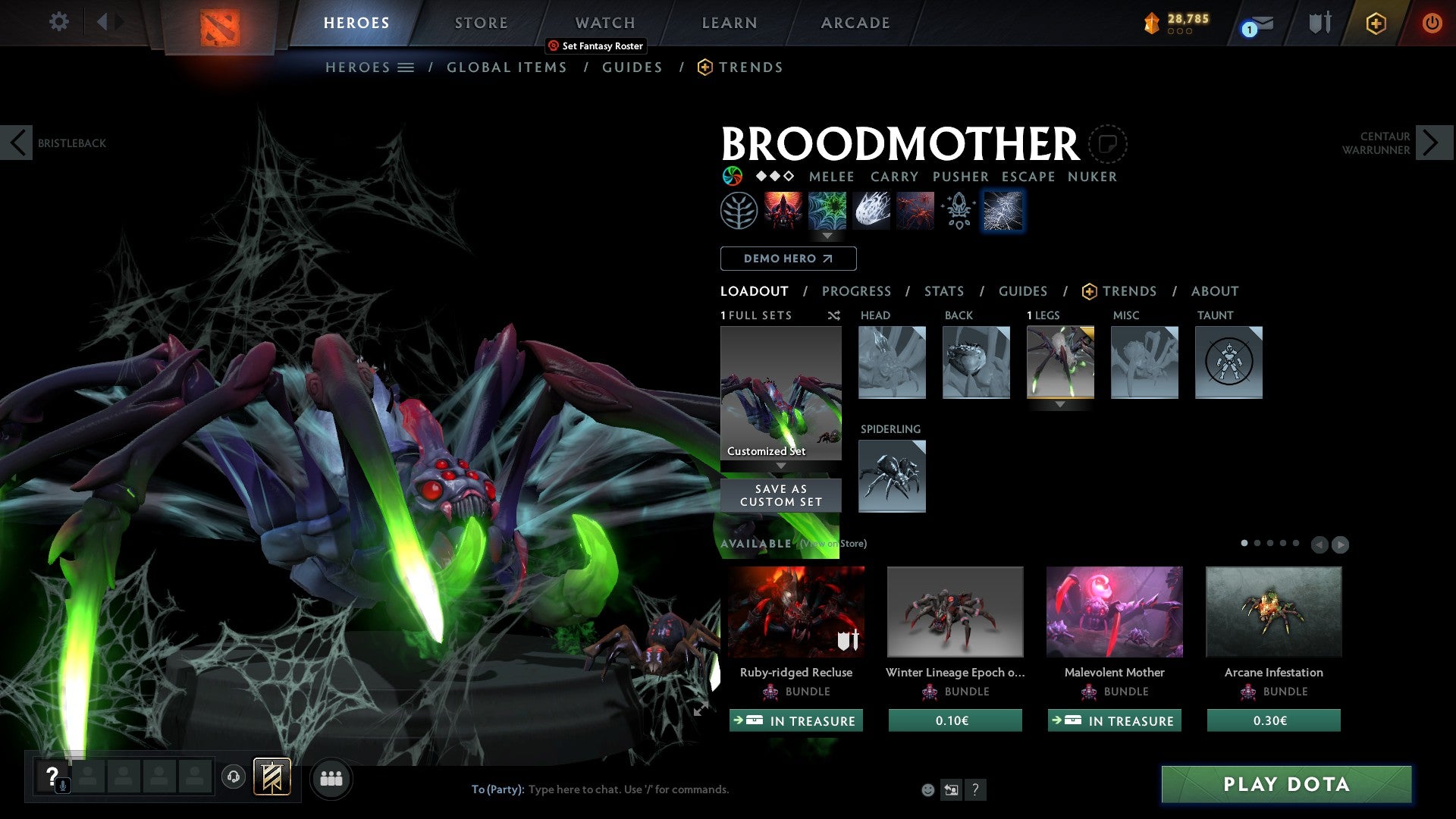Viewport: 1456px width, 819px height.
Task: Open the Dota 2 logo home icon
Action: 220,23
